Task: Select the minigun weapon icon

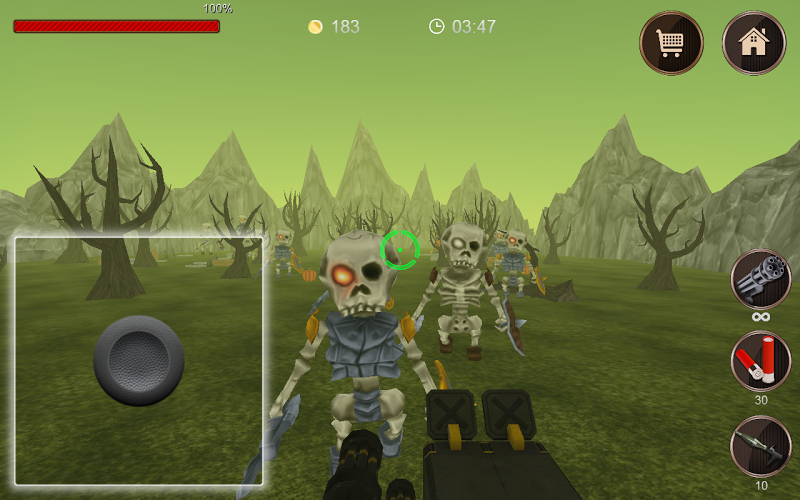Action: (x=761, y=279)
